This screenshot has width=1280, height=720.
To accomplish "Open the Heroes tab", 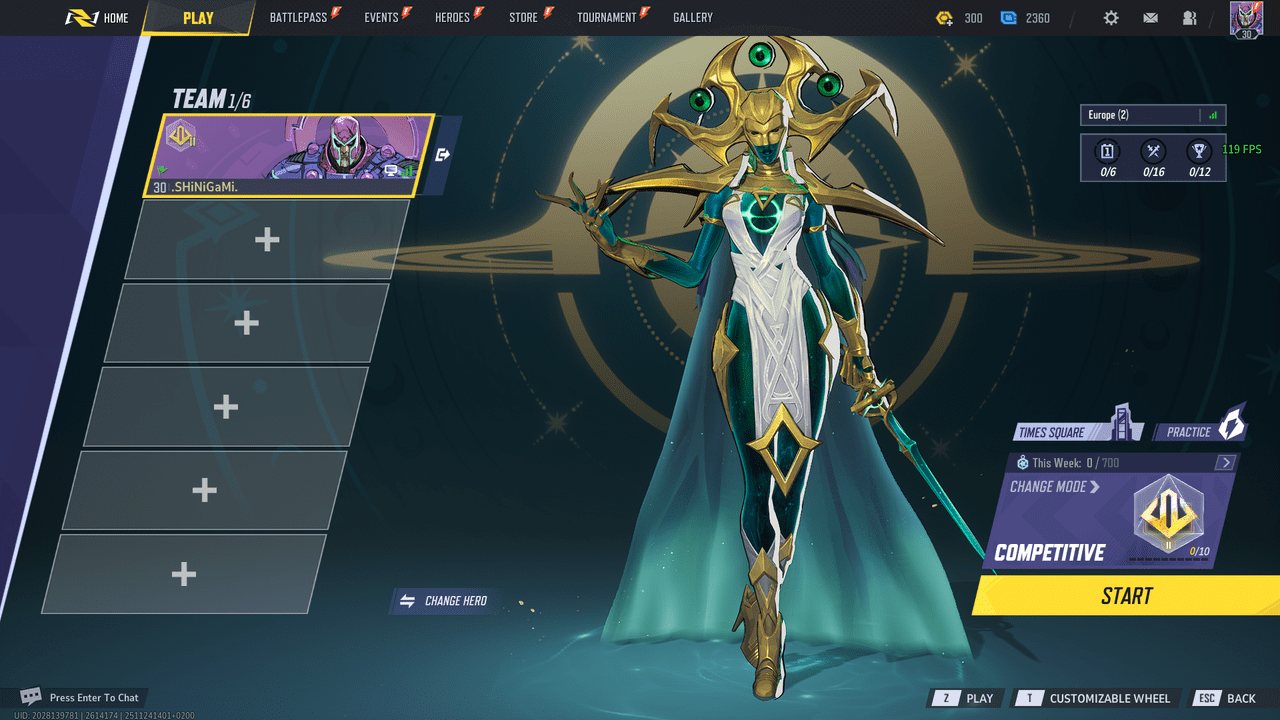I will click(x=453, y=18).
